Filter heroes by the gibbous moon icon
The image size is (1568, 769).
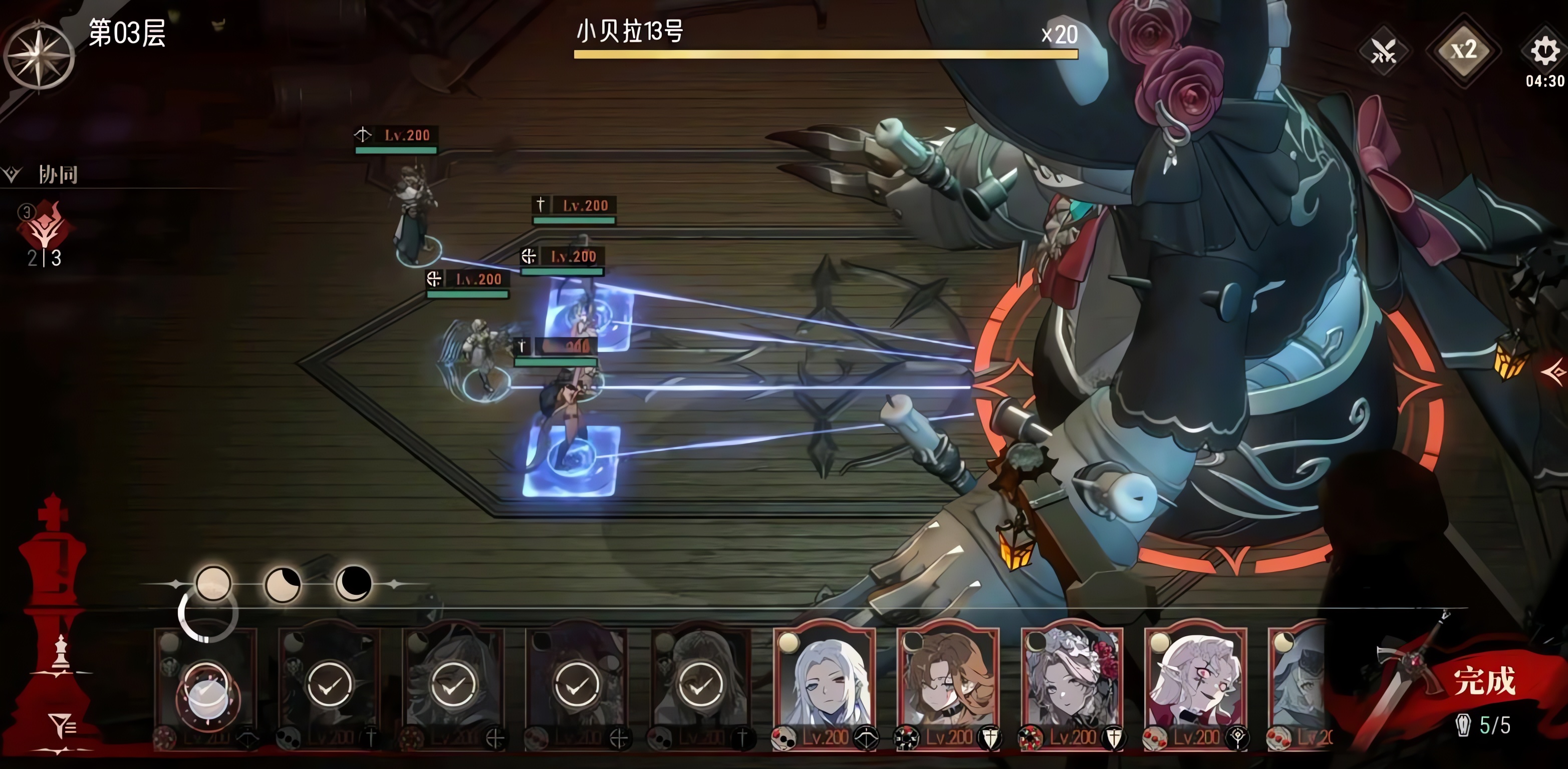click(x=283, y=585)
